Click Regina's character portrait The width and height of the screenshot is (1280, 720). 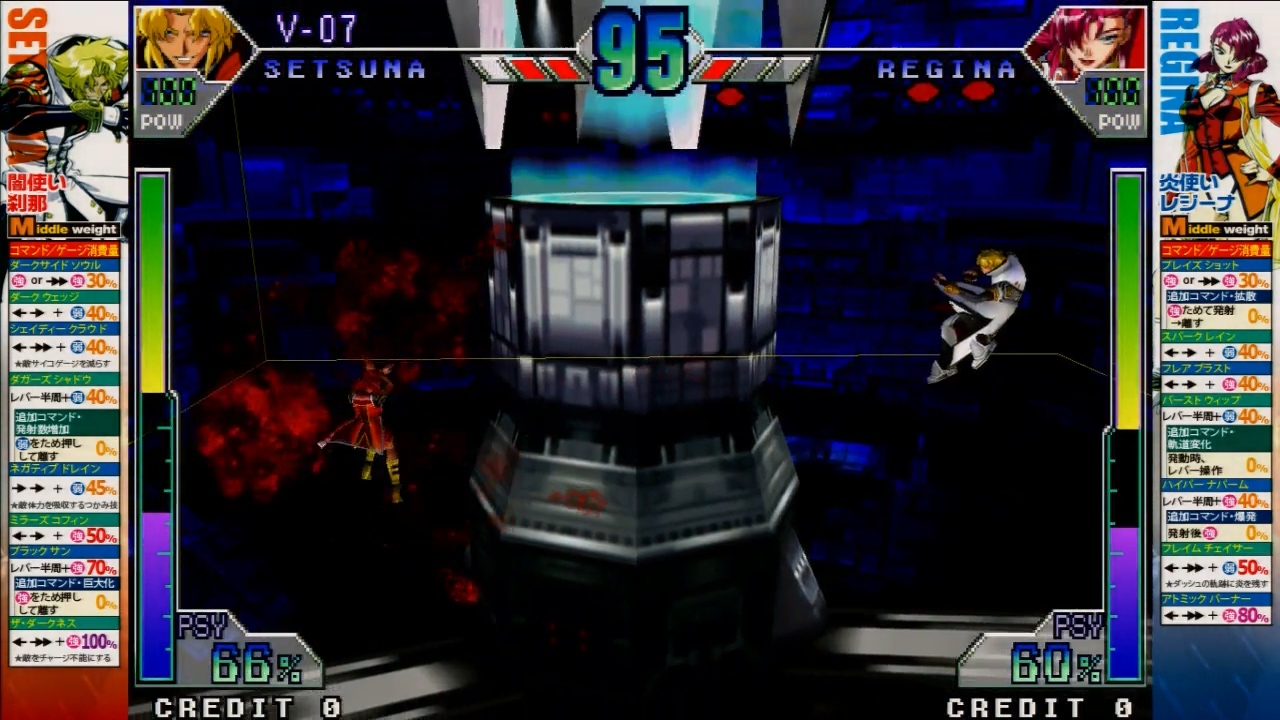click(1087, 43)
